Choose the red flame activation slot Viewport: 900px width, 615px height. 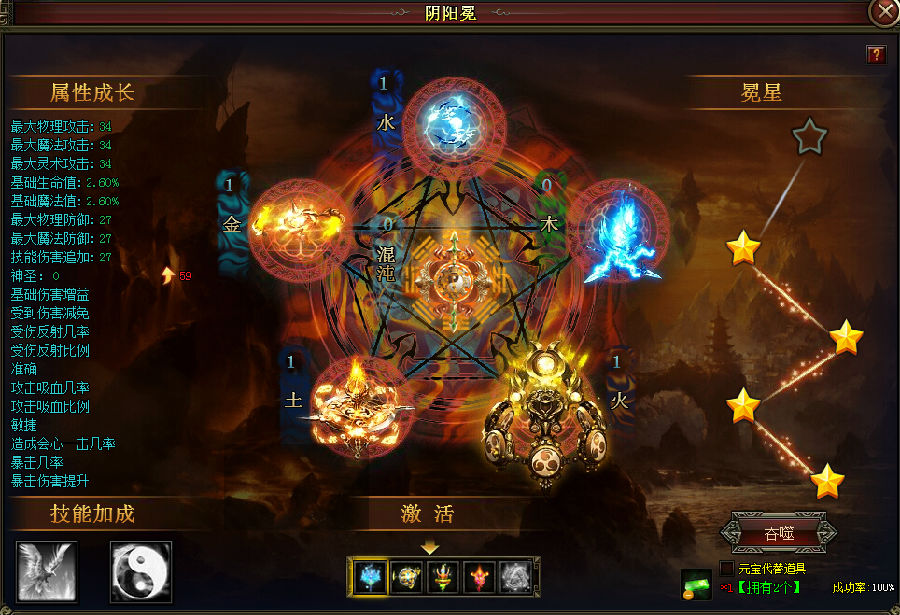click(x=480, y=575)
